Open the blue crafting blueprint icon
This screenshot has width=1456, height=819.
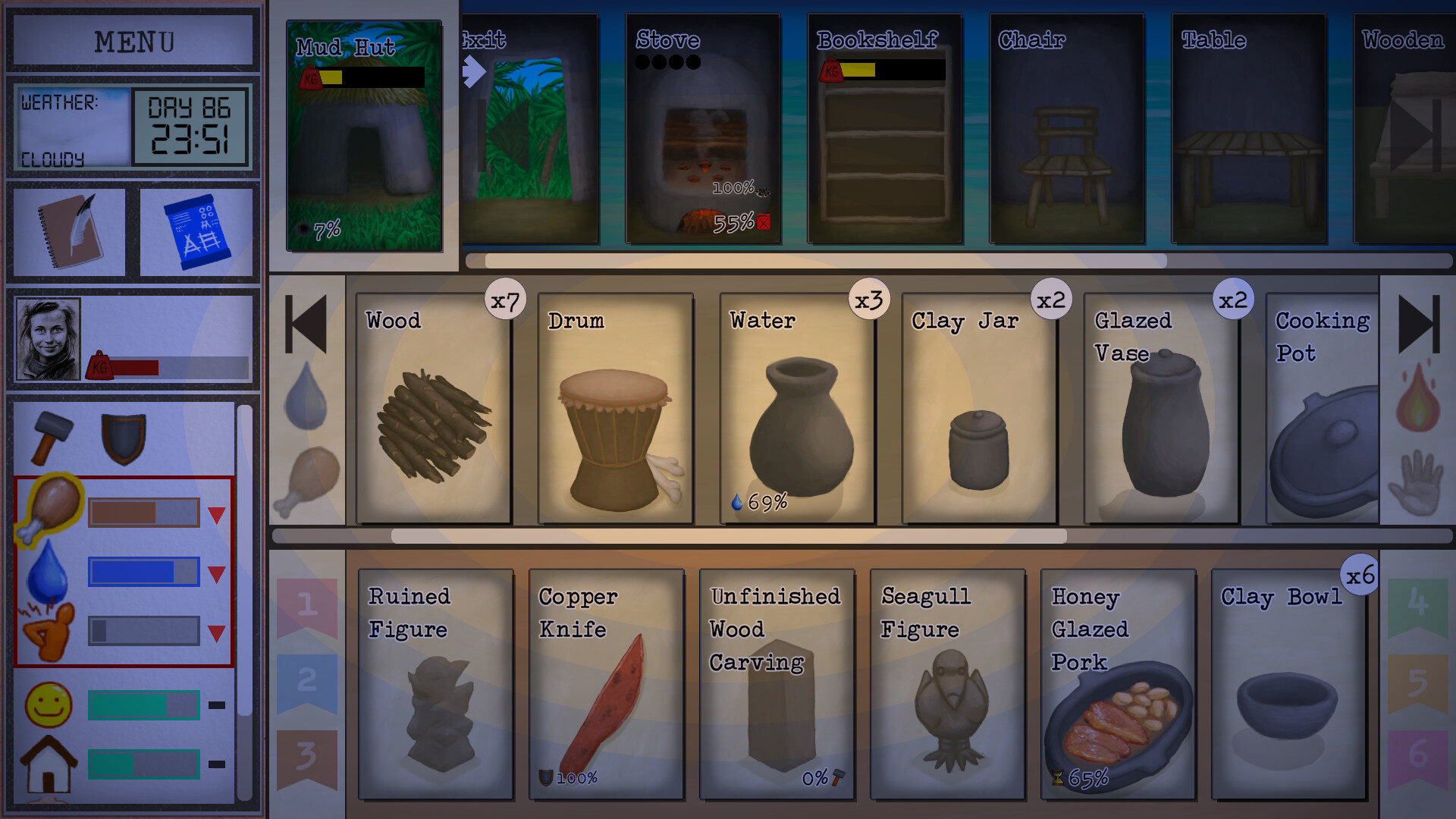click(x=196, y=231)
